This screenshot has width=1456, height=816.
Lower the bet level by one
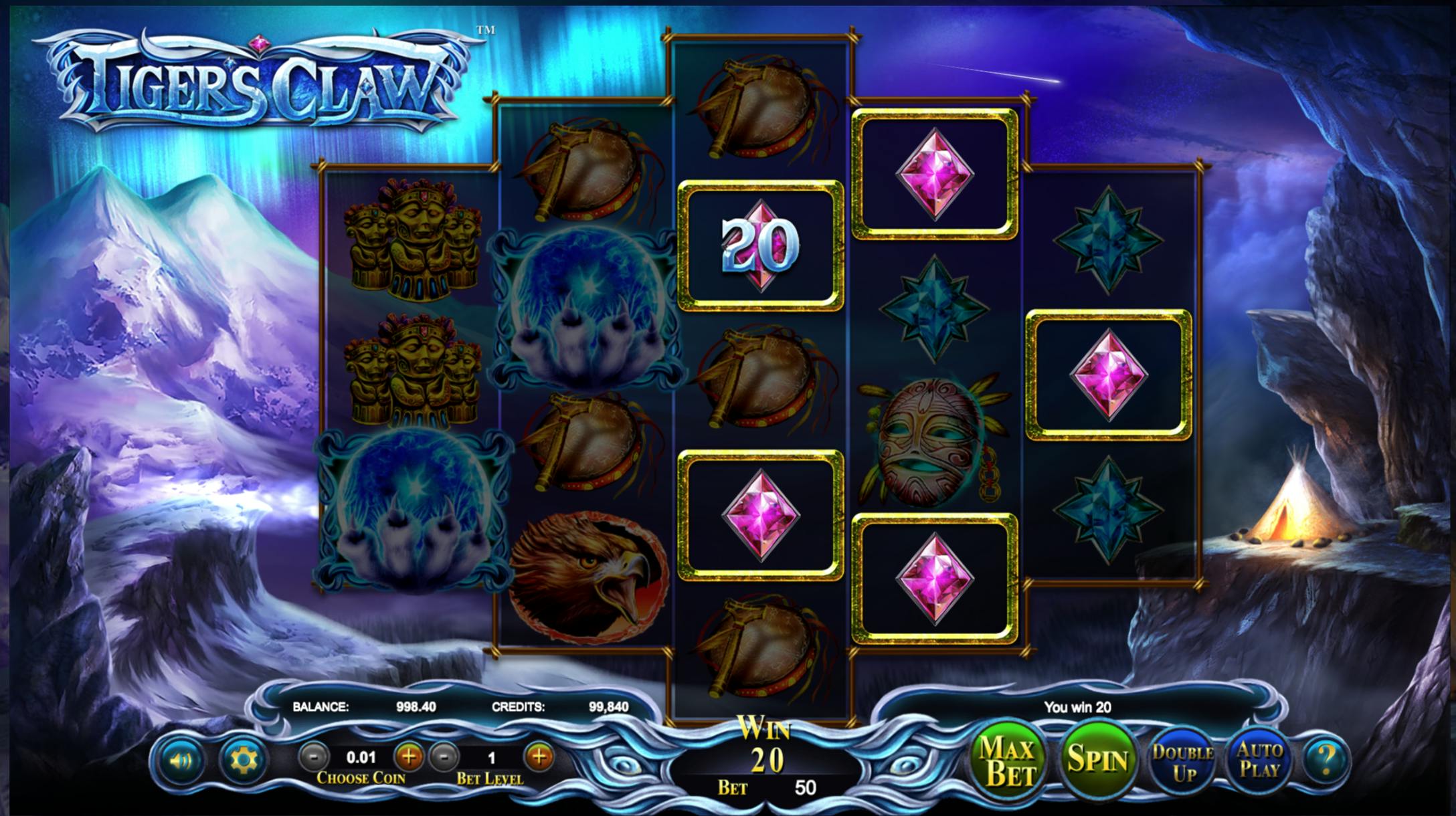[x=444, y=757]
